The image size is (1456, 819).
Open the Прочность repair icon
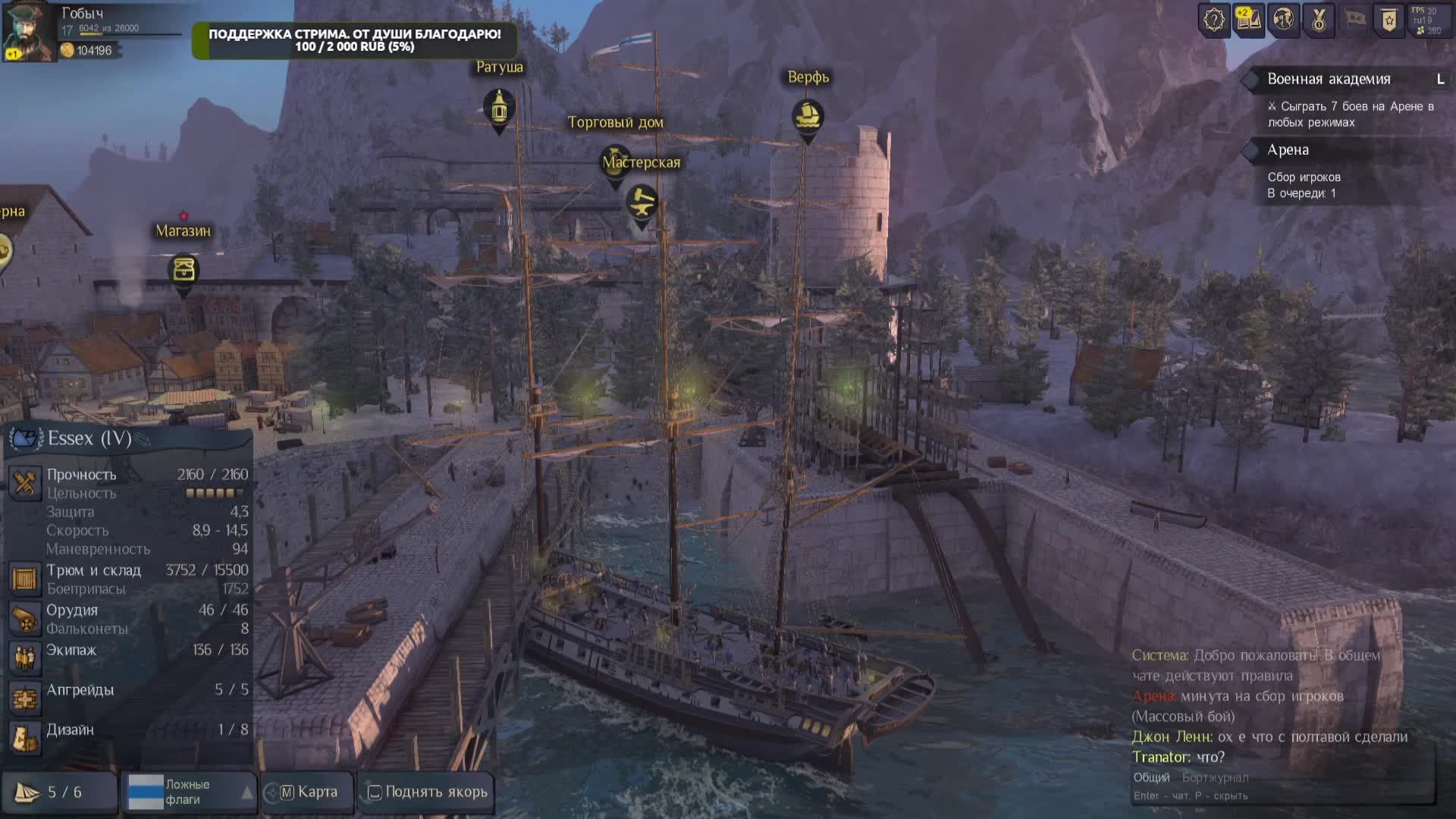(24, 483)
